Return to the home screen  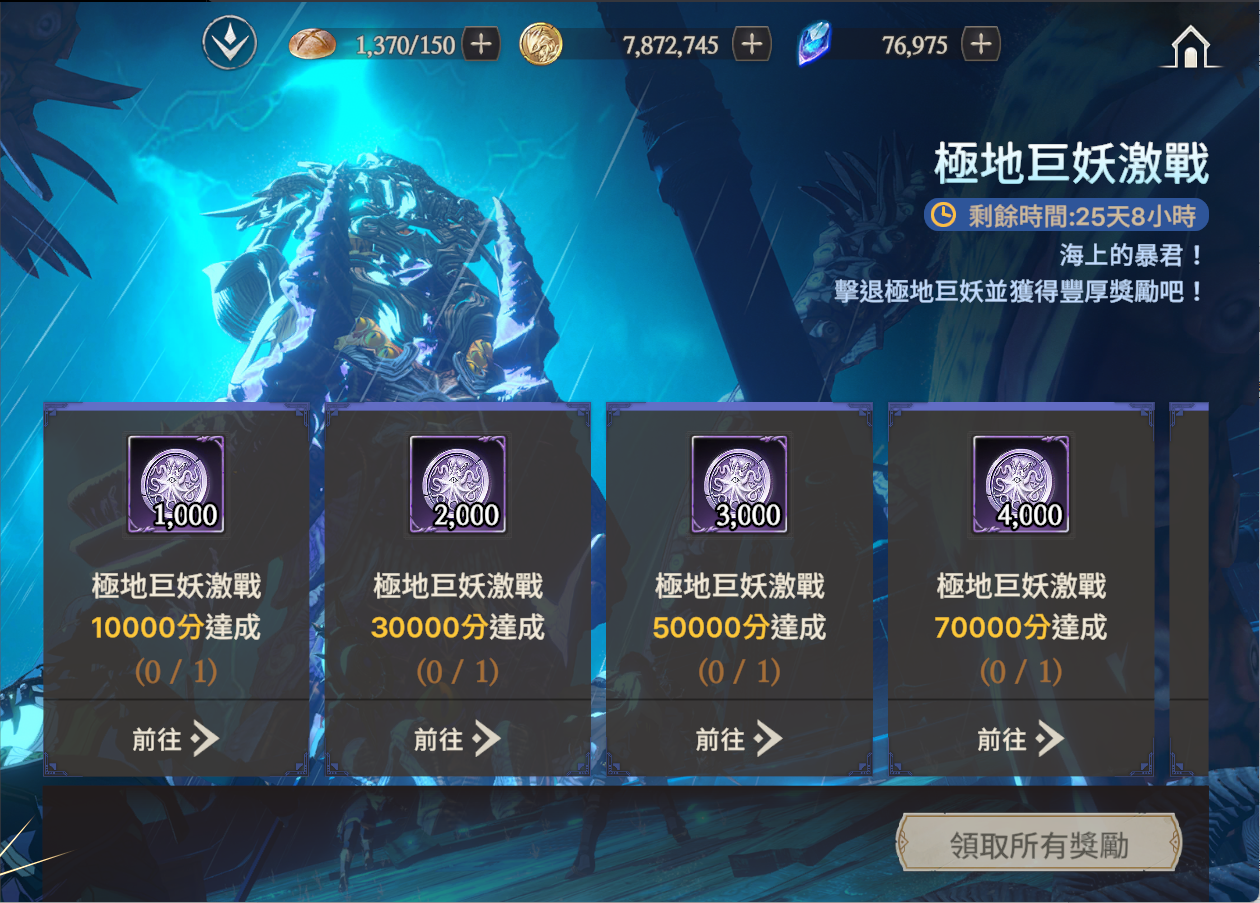coord(1189,46)
